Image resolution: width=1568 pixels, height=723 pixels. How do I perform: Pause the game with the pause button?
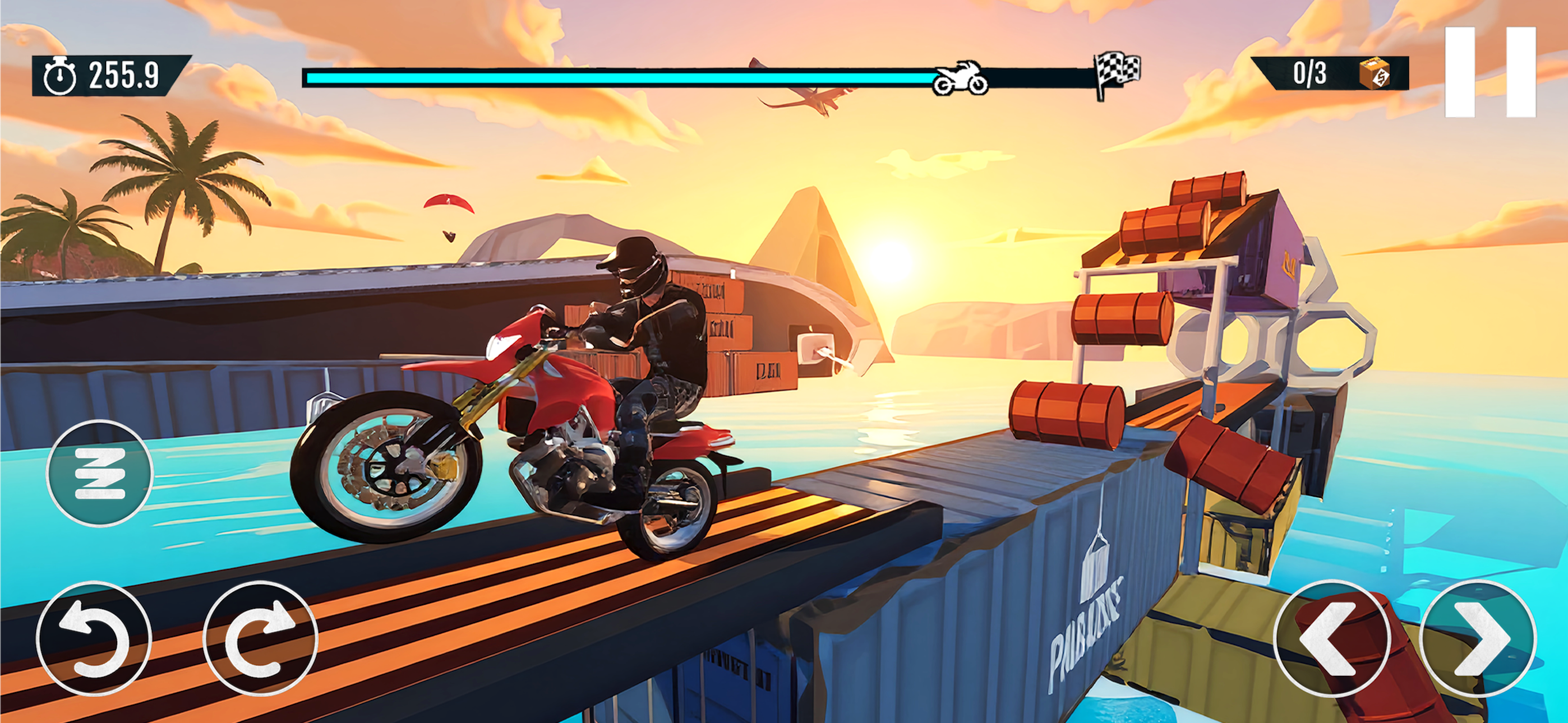coord(1490,72)
